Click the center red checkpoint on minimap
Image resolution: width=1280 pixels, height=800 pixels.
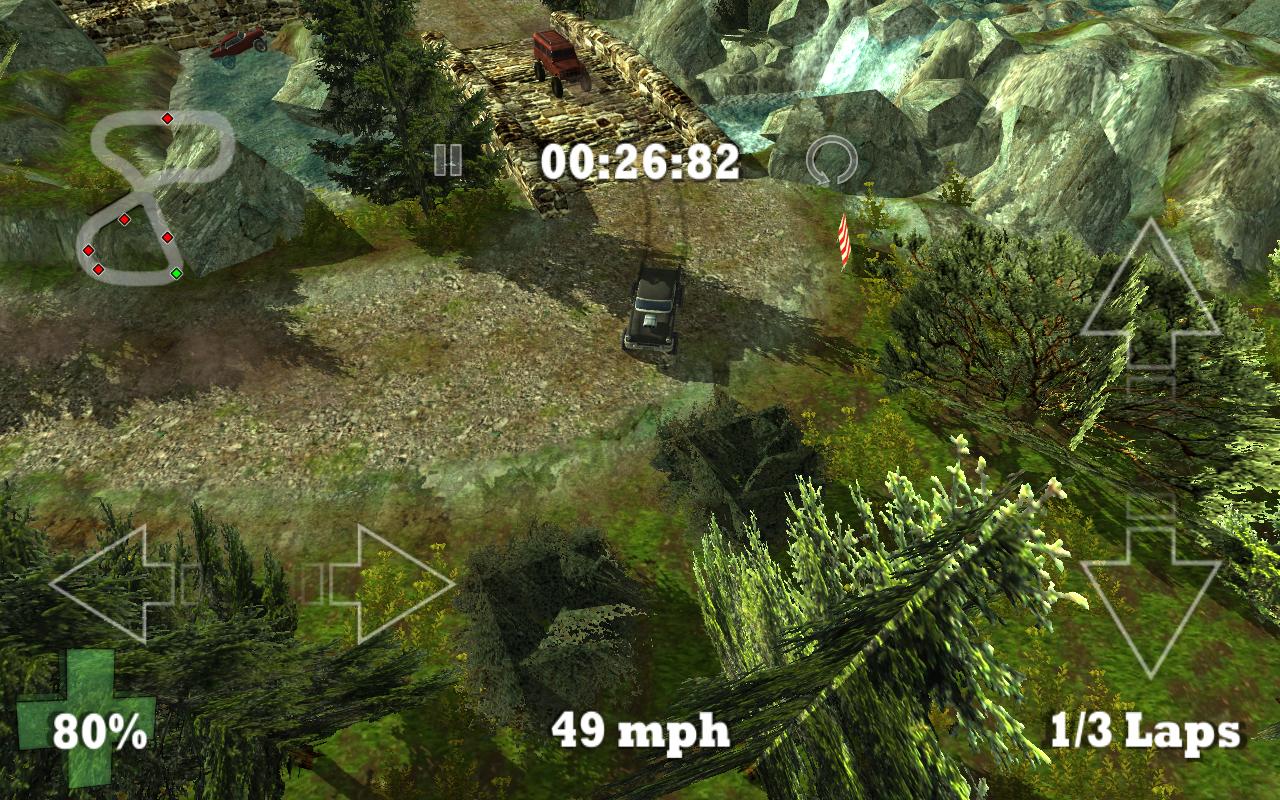(x=125, y=219)
